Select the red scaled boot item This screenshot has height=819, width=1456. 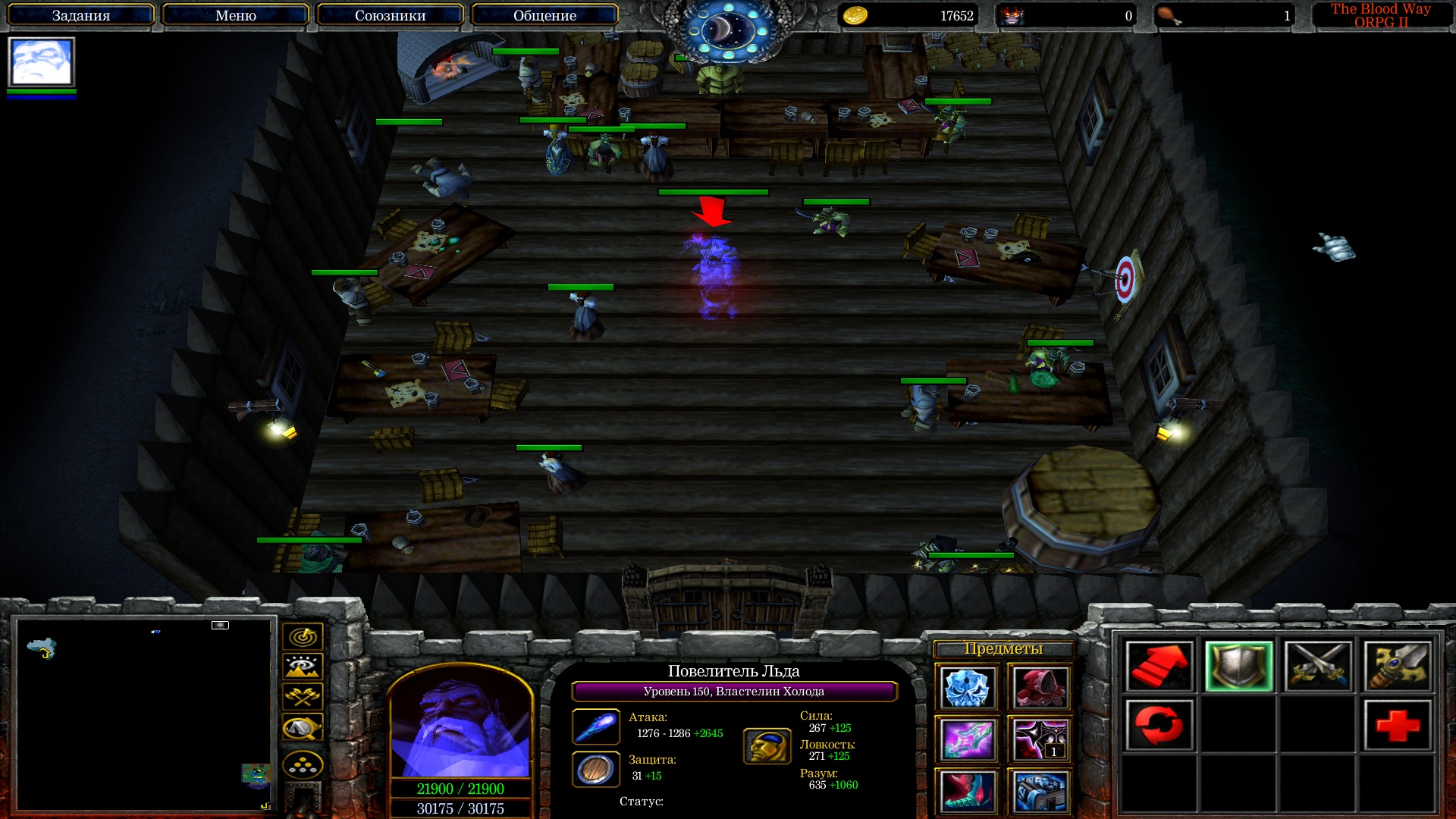coord(966,791)
